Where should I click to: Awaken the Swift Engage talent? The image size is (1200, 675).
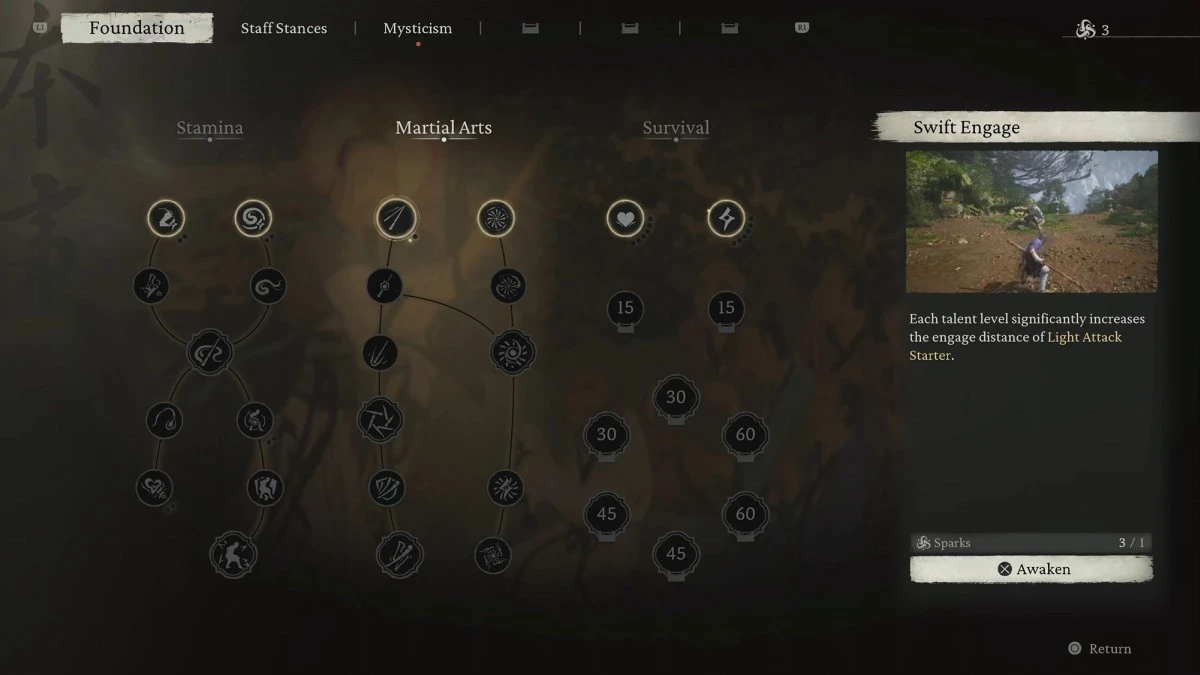[x=1031, y=569]
